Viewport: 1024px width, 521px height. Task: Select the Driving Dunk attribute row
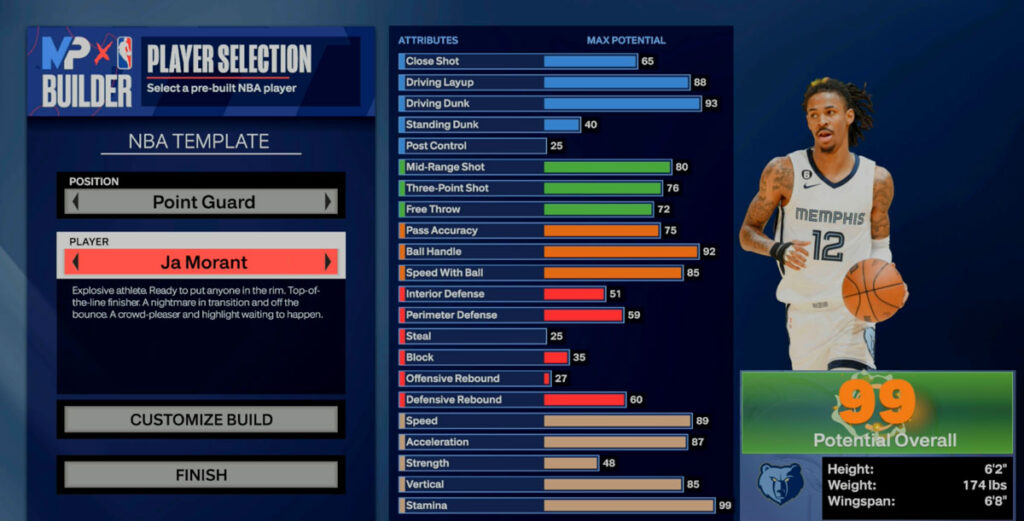550,104
